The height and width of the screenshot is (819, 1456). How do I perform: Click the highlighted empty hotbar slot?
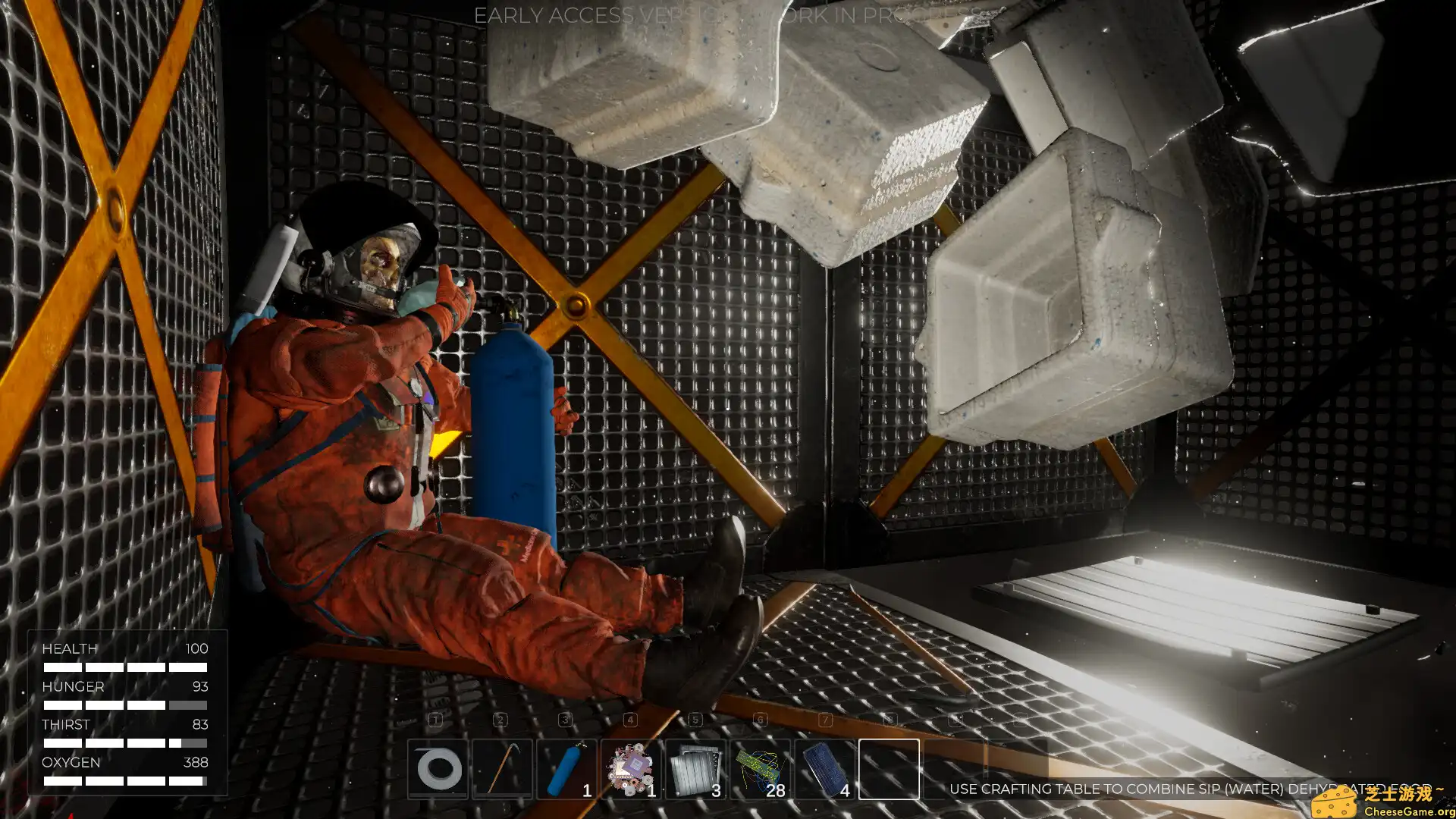pos(889,769)
